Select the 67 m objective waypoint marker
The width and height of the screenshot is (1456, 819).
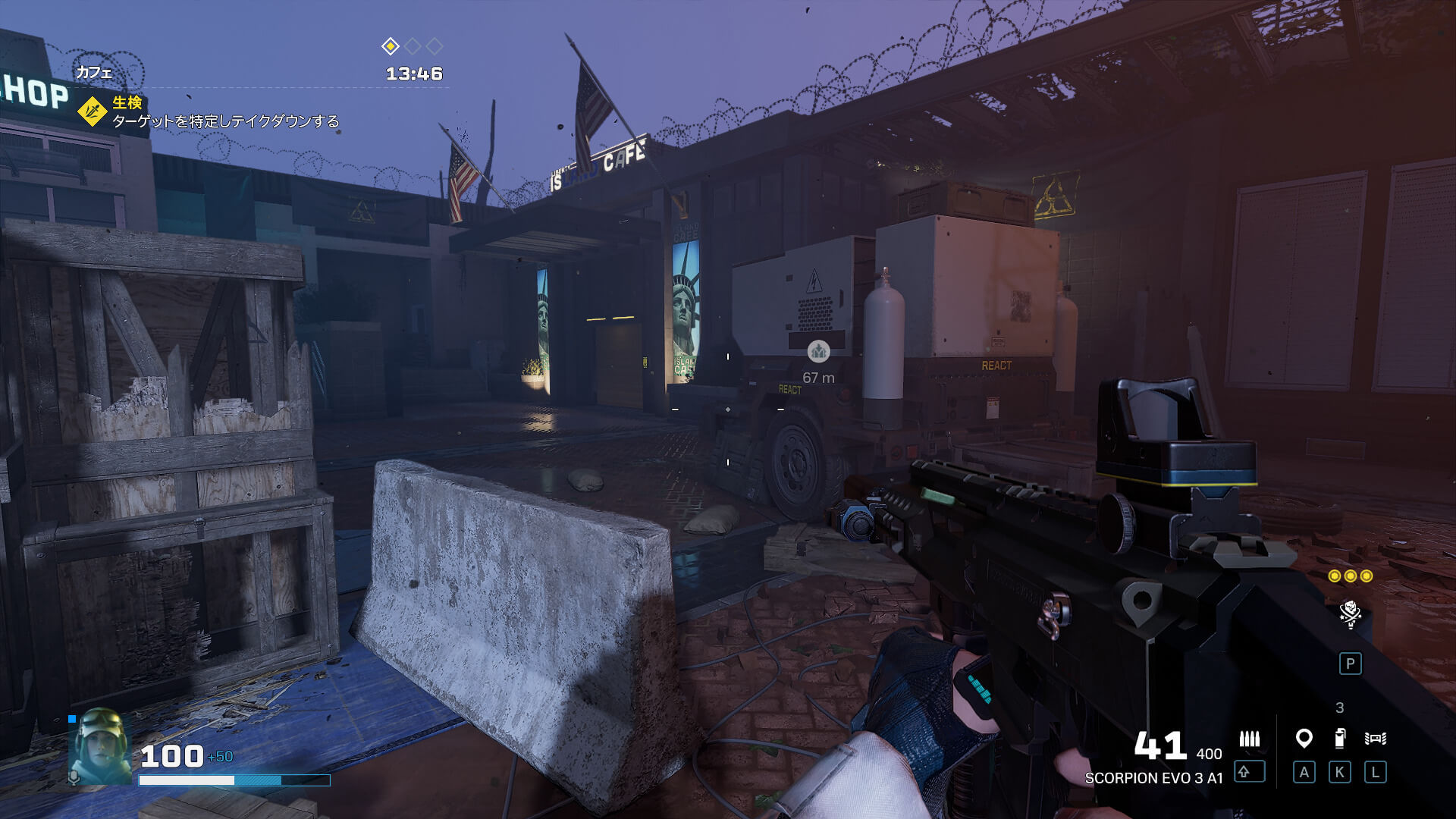[818, 352]
